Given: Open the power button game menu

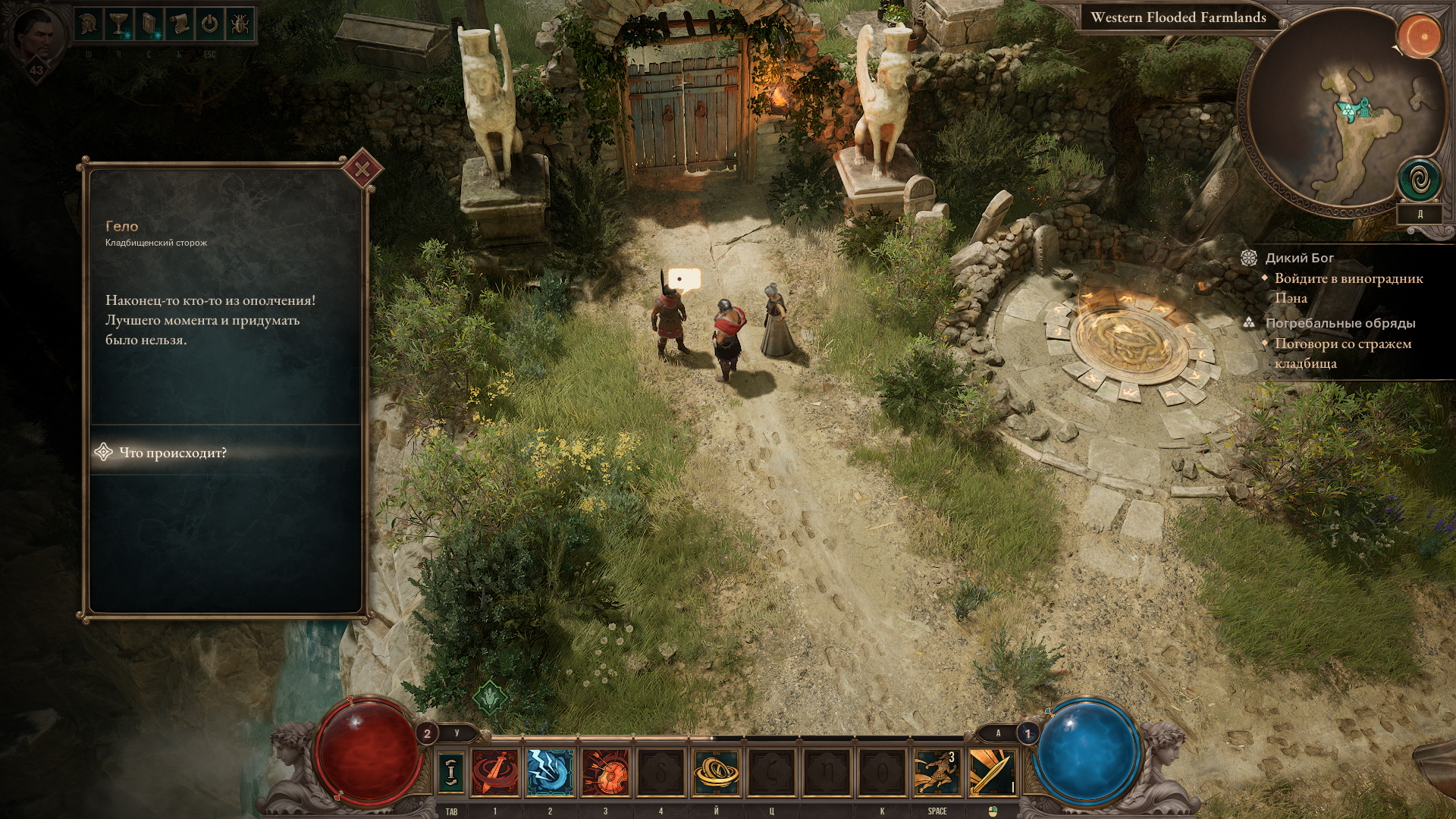Looking at the screenshot, I should (209, 25).
